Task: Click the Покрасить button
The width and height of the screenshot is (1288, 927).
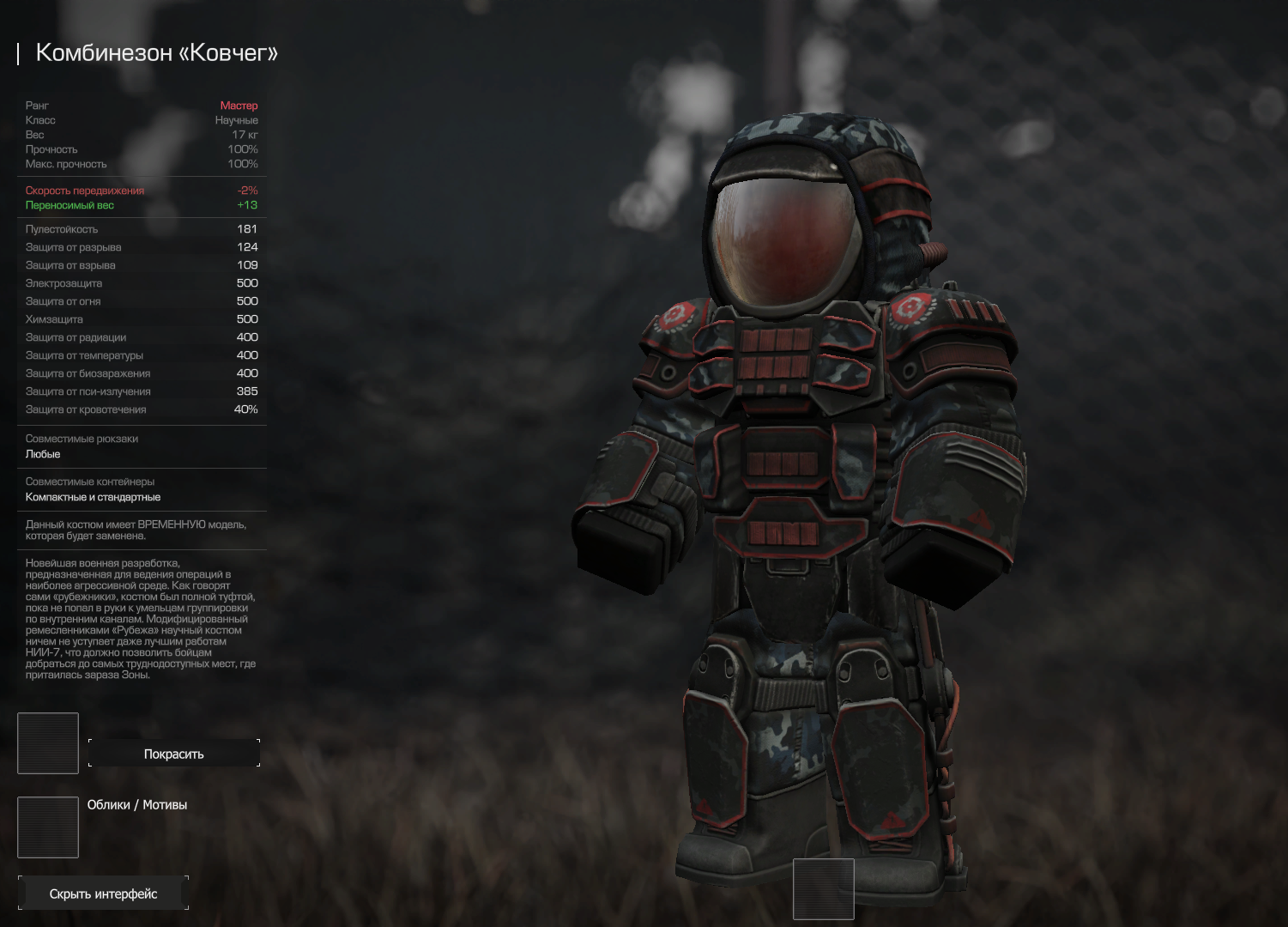Action: (x=173, y=754)
